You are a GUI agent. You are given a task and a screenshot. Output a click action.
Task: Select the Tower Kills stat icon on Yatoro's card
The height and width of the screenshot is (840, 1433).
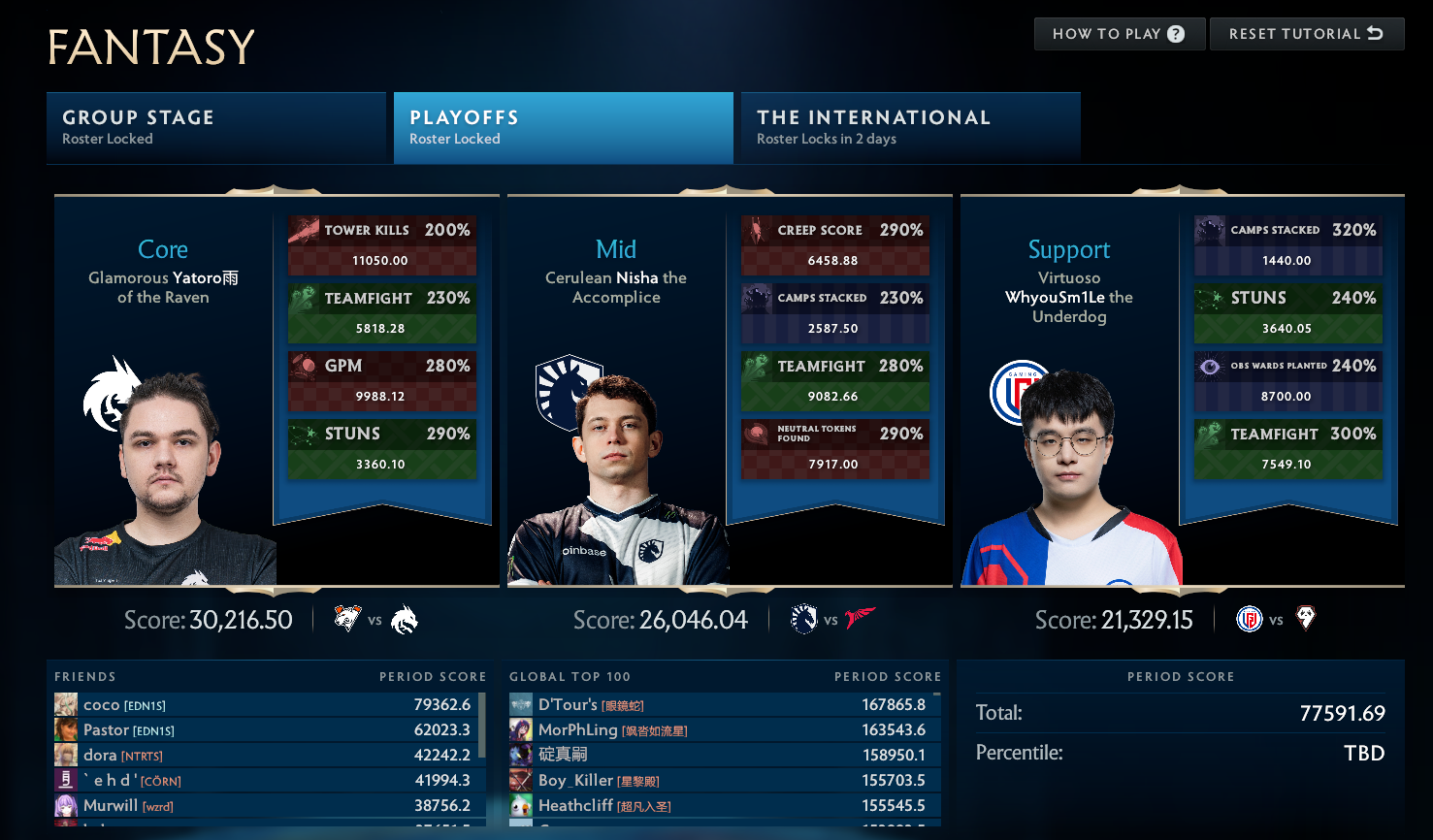tap(304, 230)
